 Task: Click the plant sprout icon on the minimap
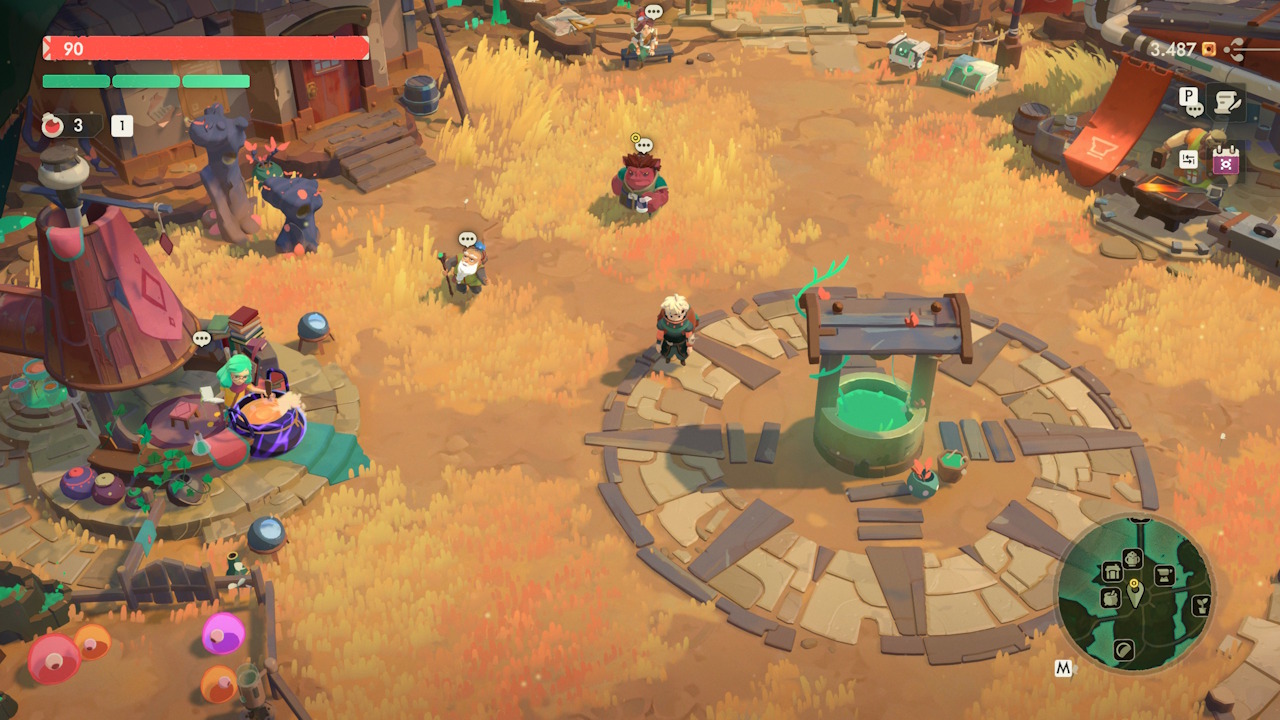point(1200,604)
